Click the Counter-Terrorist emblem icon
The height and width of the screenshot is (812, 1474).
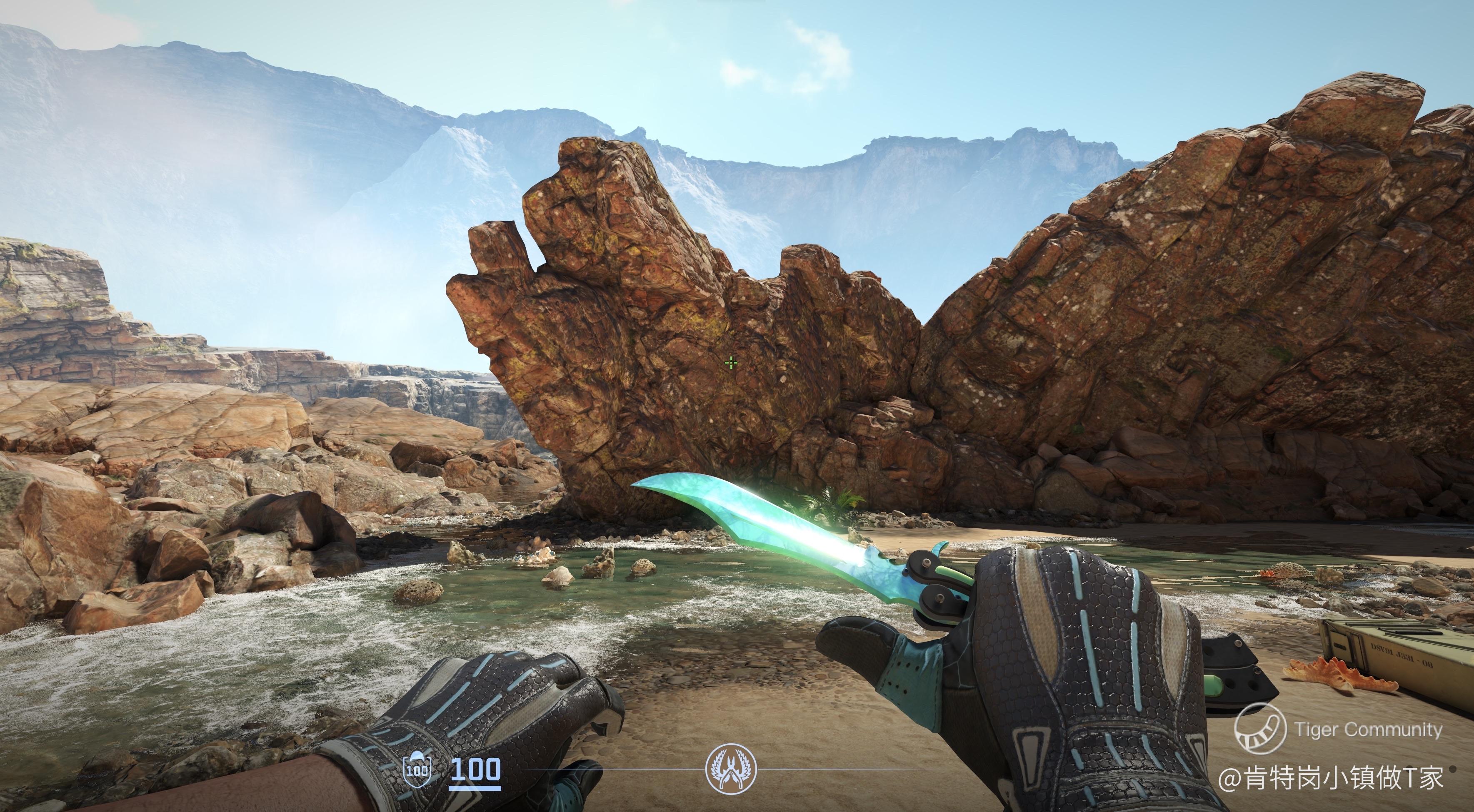click(731, 769)
